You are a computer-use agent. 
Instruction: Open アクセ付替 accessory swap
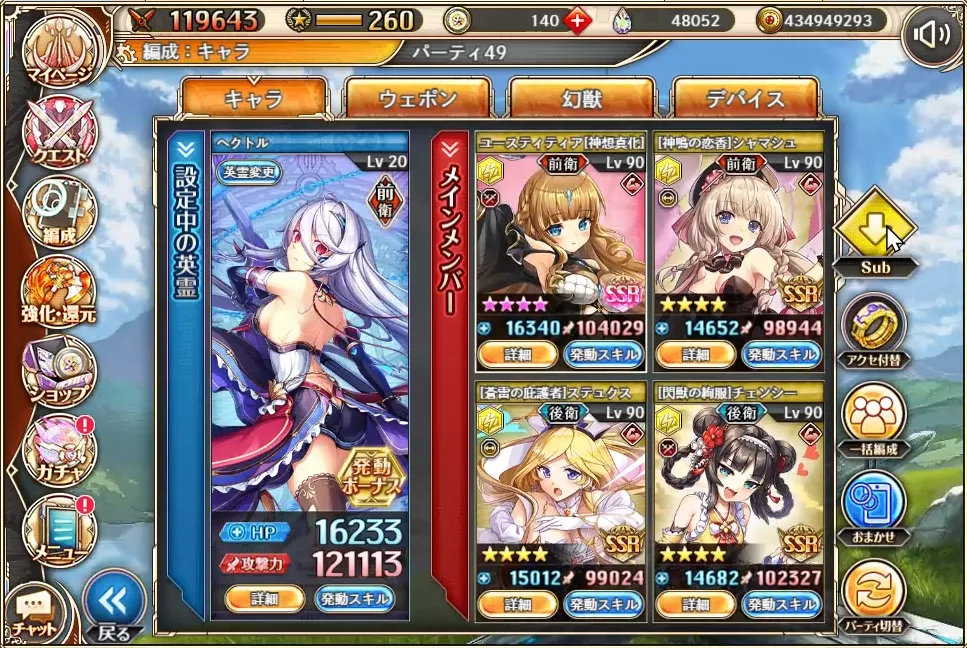click(x=874, y=330)
